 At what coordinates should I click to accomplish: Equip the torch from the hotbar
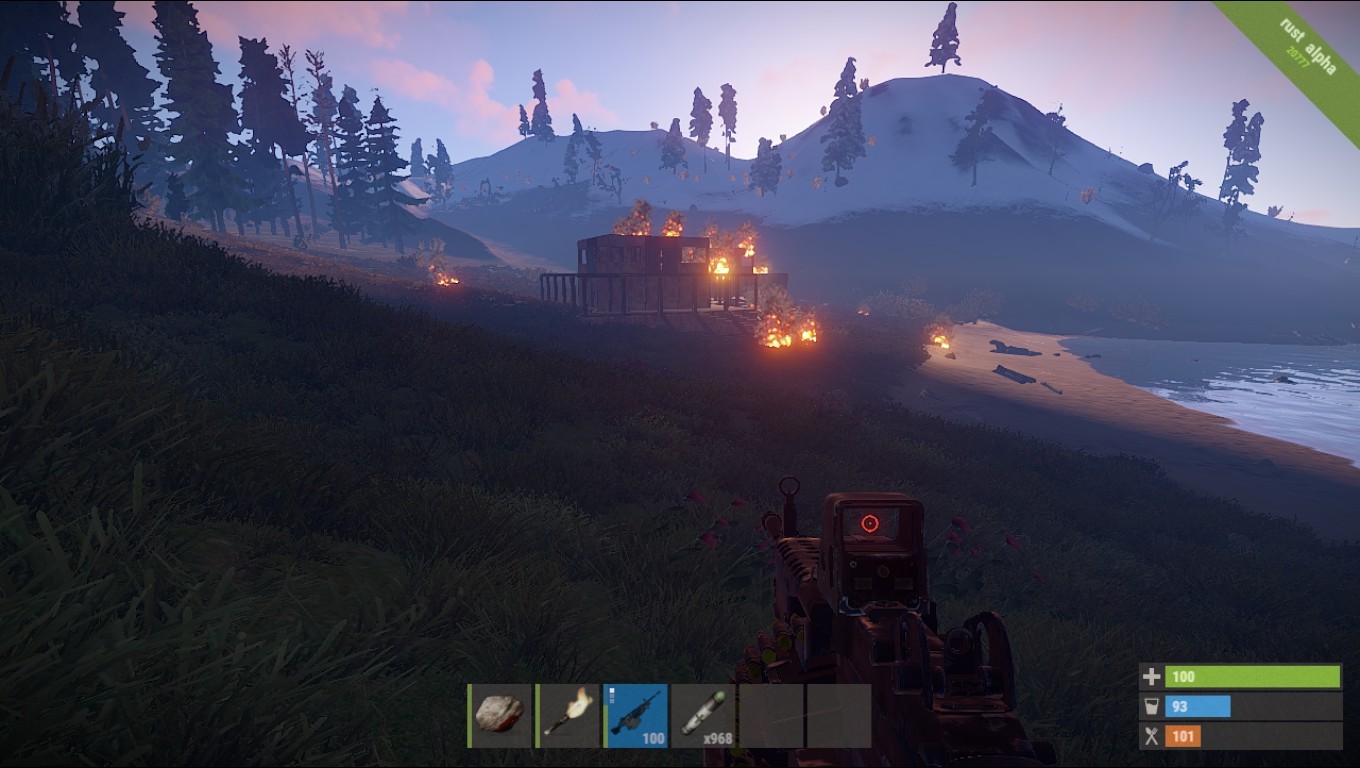568,715
